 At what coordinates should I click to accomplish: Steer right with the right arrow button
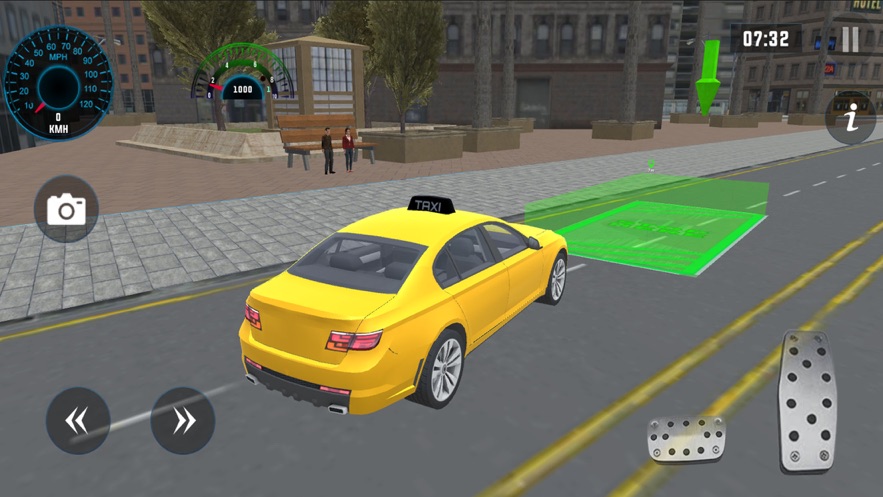183,421
